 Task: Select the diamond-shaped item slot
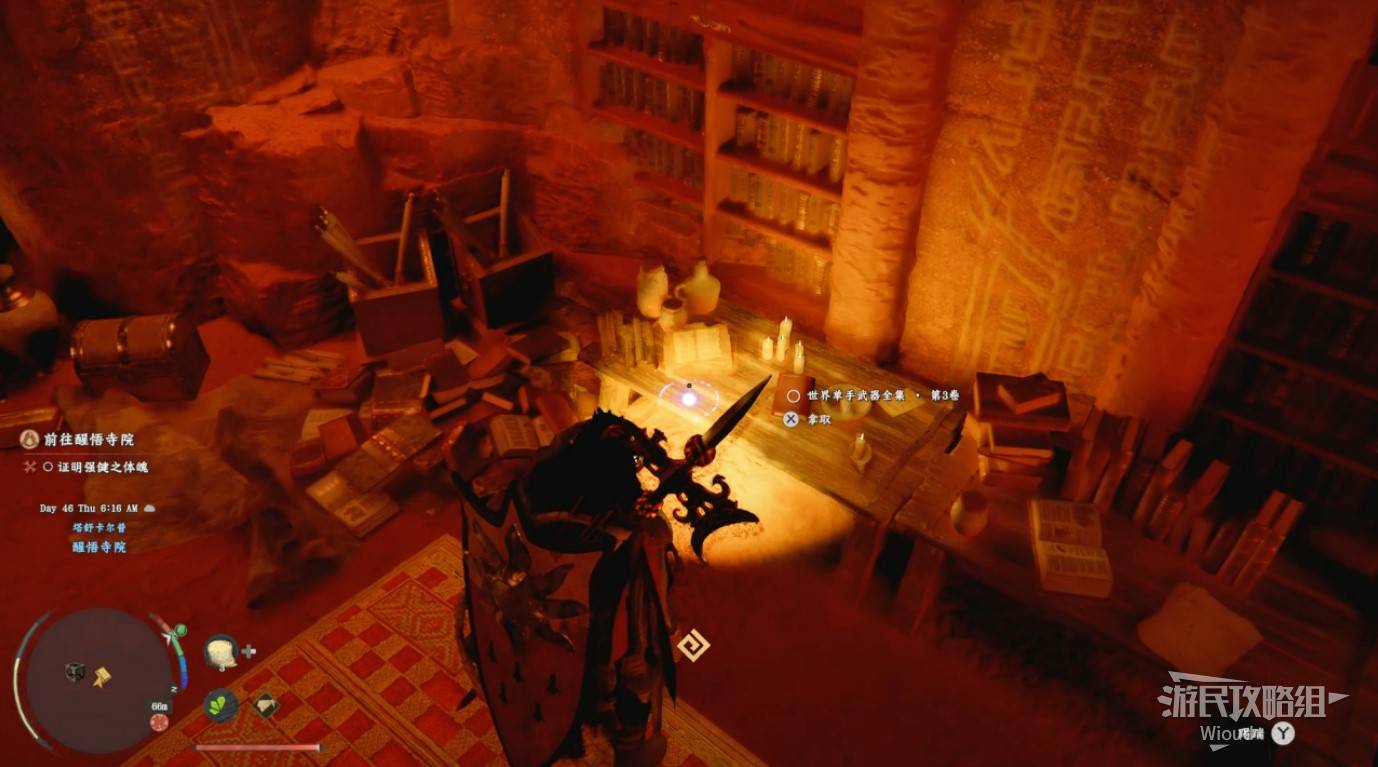pos(265,706)
